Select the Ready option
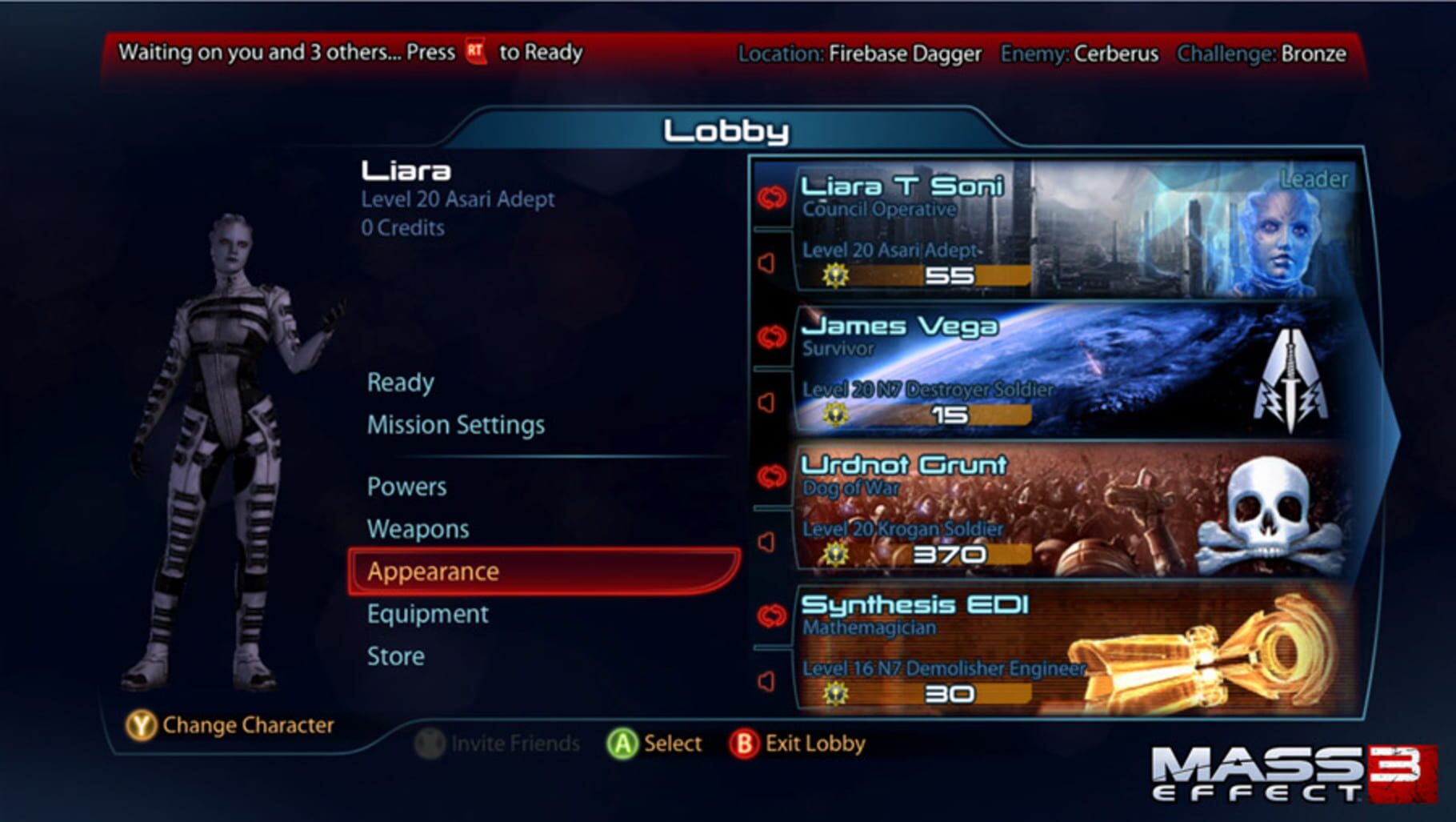 [401, 382]
